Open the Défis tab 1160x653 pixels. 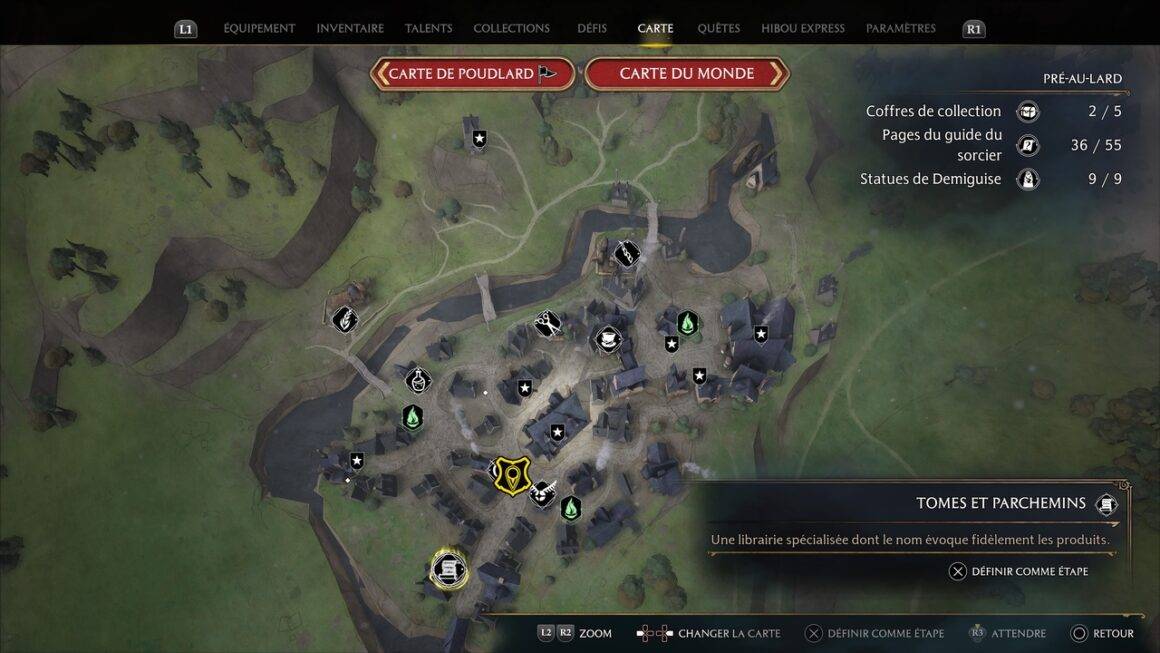592,28
